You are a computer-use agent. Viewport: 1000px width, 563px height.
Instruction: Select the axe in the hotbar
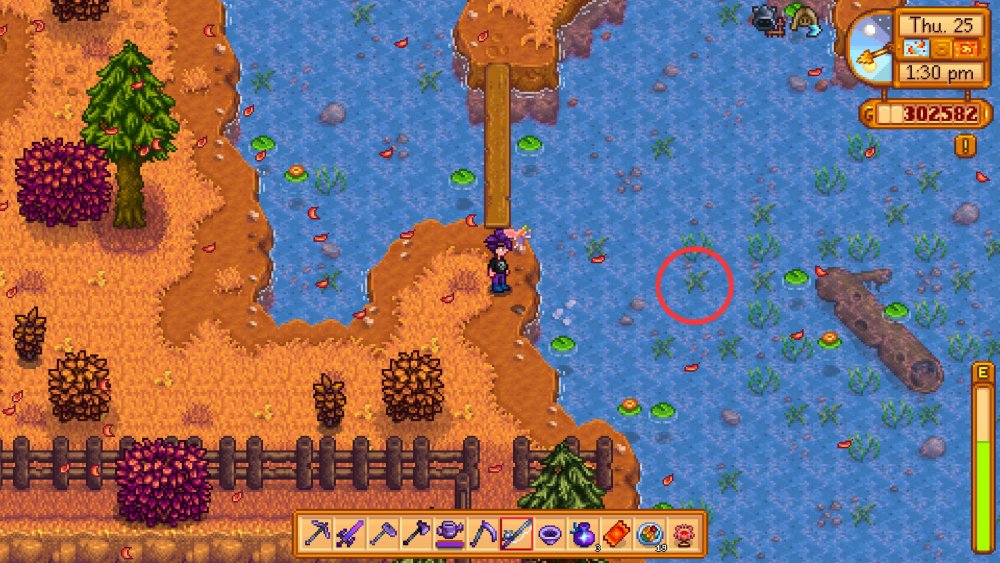pos(416,533)
